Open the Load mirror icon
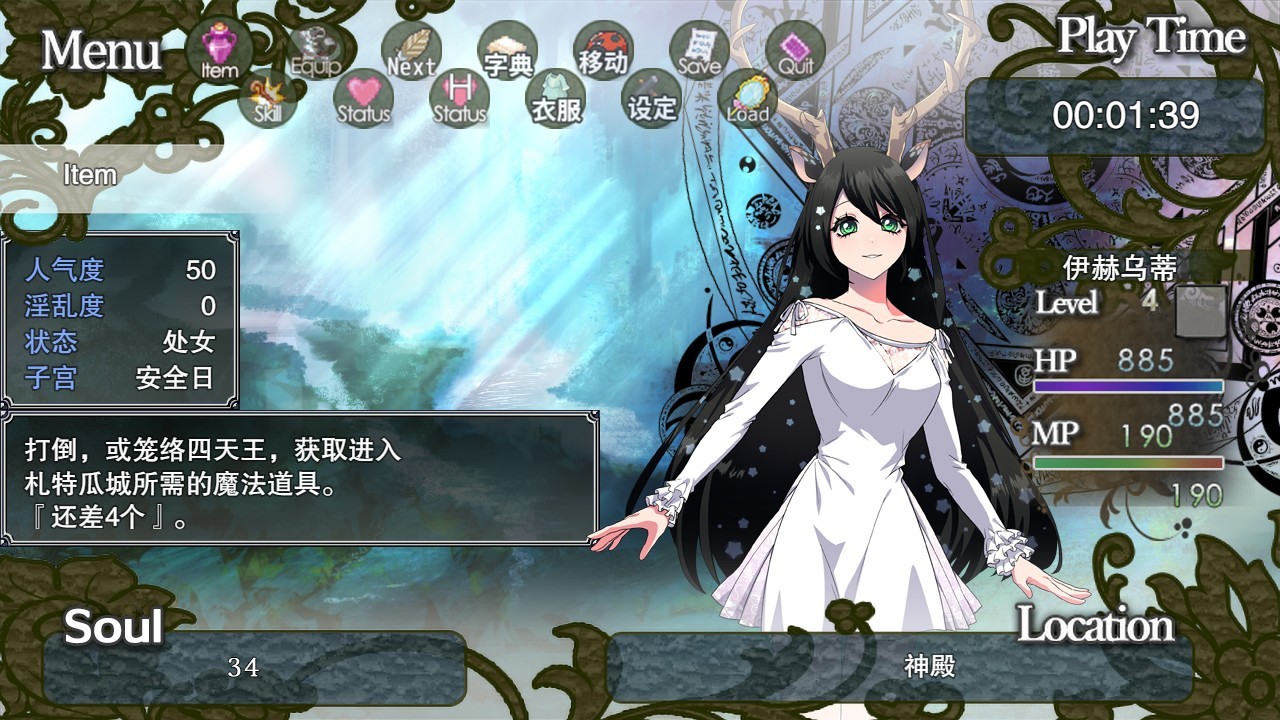Image resolution: width=1280 pixels, height=720 pixels. click(747, 98)
